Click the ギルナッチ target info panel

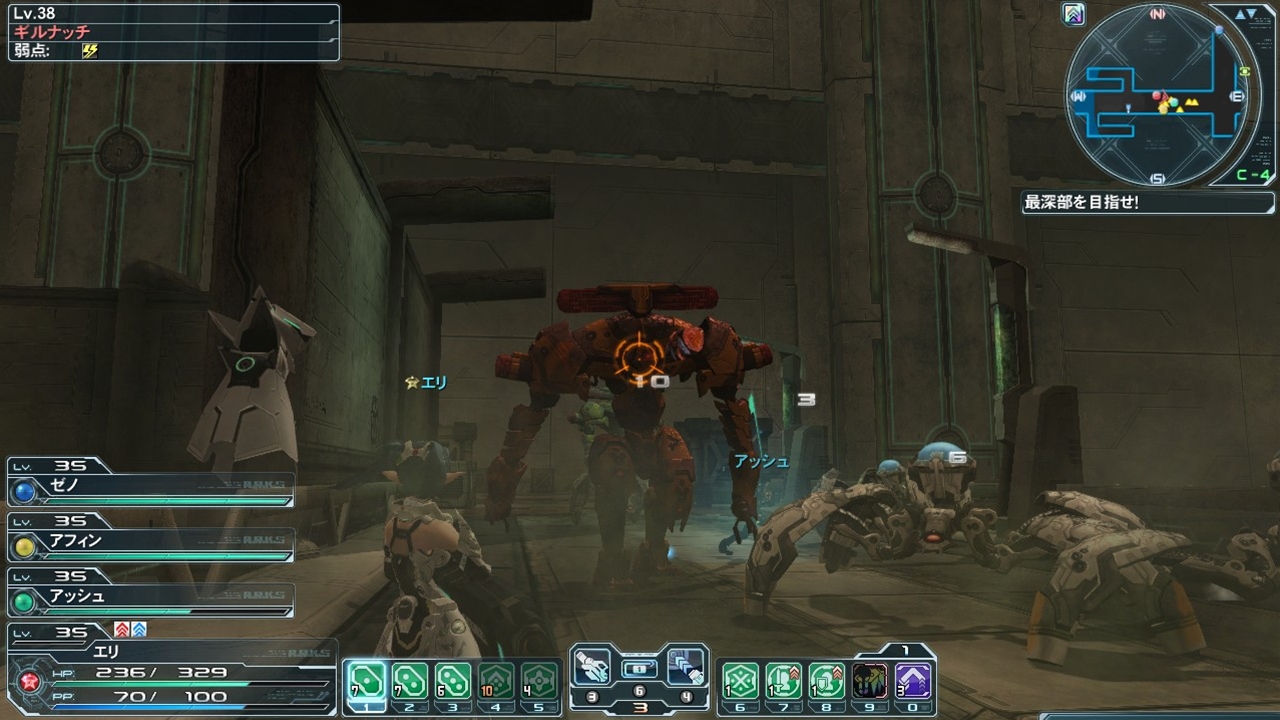(x=174, y=33)
